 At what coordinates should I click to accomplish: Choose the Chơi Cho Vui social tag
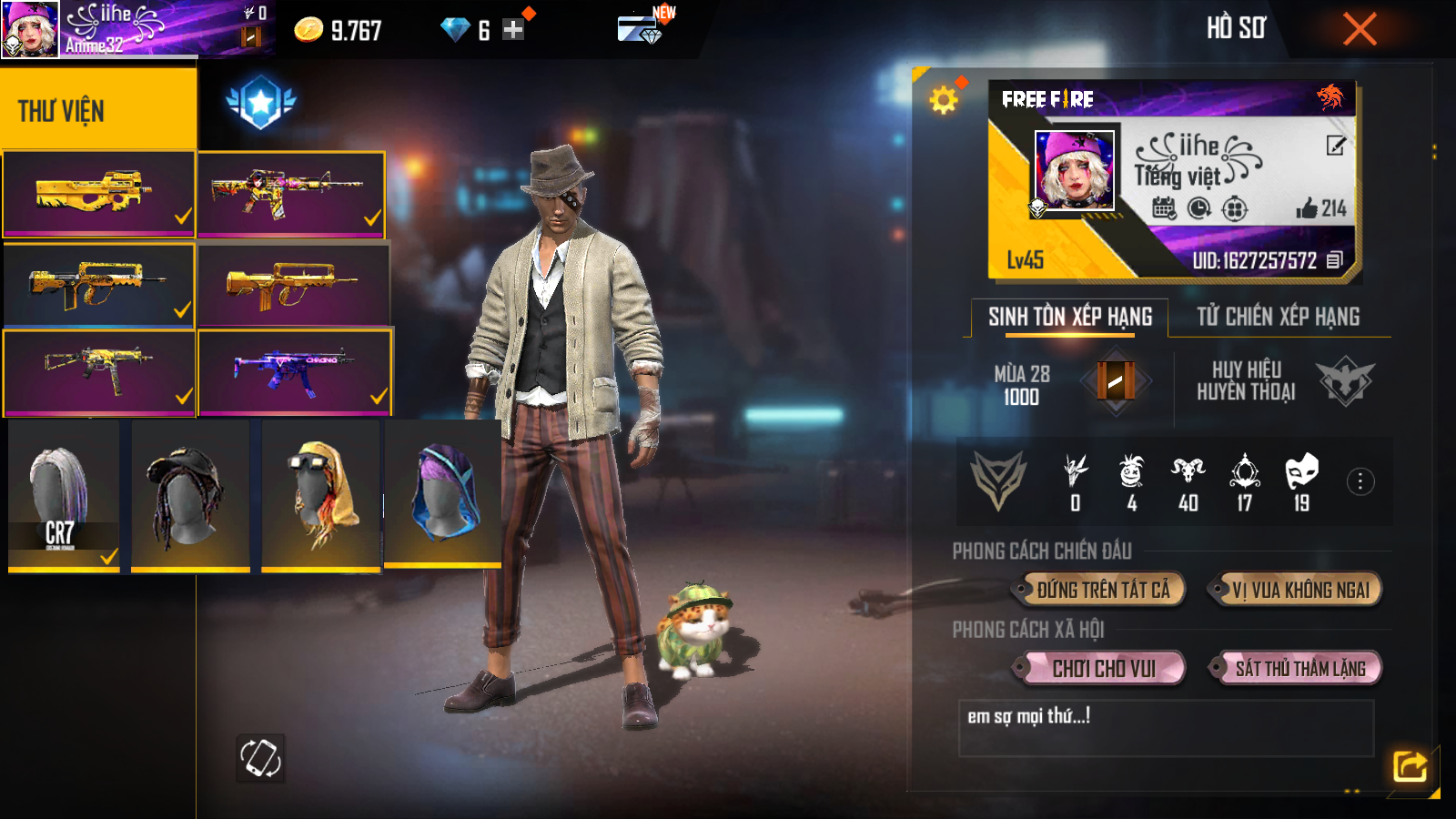click(x=1103, y=669)
